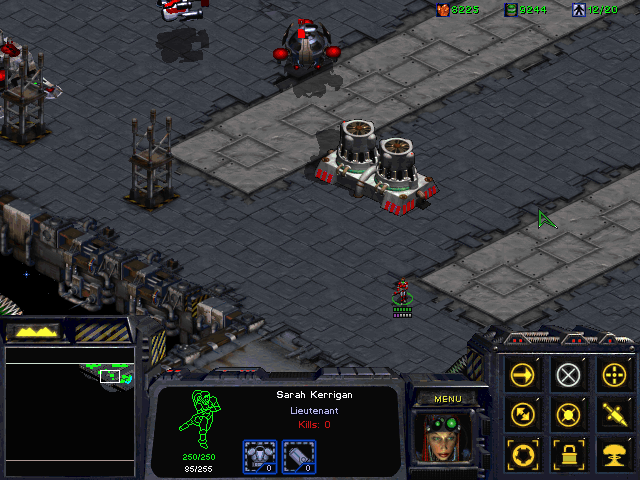The image size is (640, 480).
Task: Select the Stop command
Action: click(568, 375)
